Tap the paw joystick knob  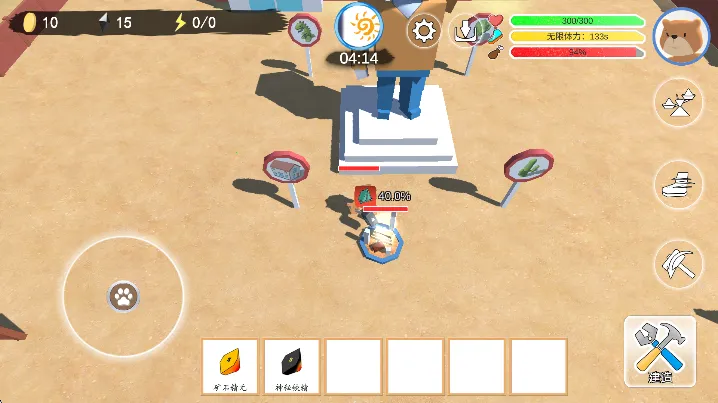click(x=123, y=296)
